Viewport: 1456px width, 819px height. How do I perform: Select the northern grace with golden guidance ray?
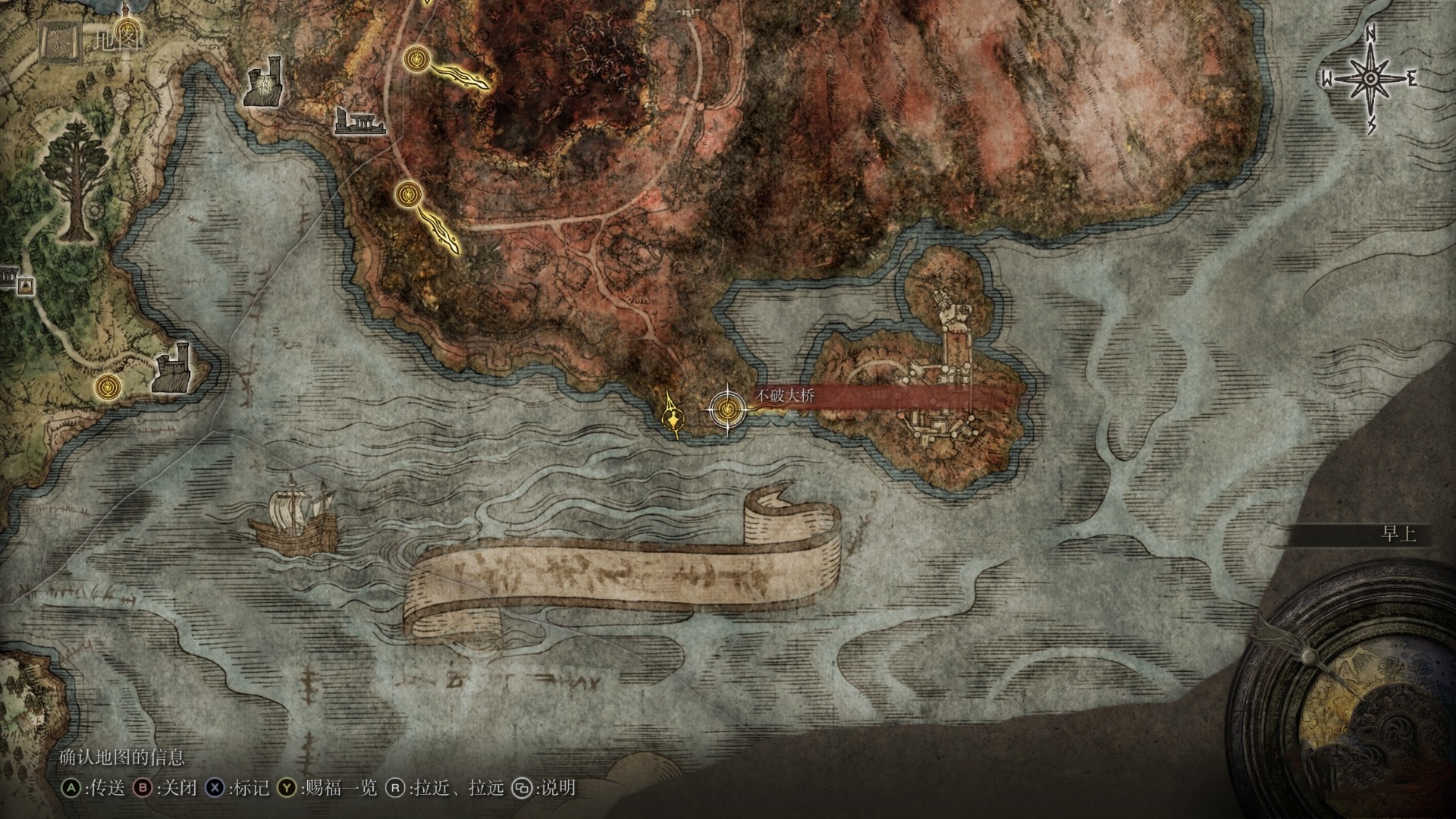pos(415,58)
